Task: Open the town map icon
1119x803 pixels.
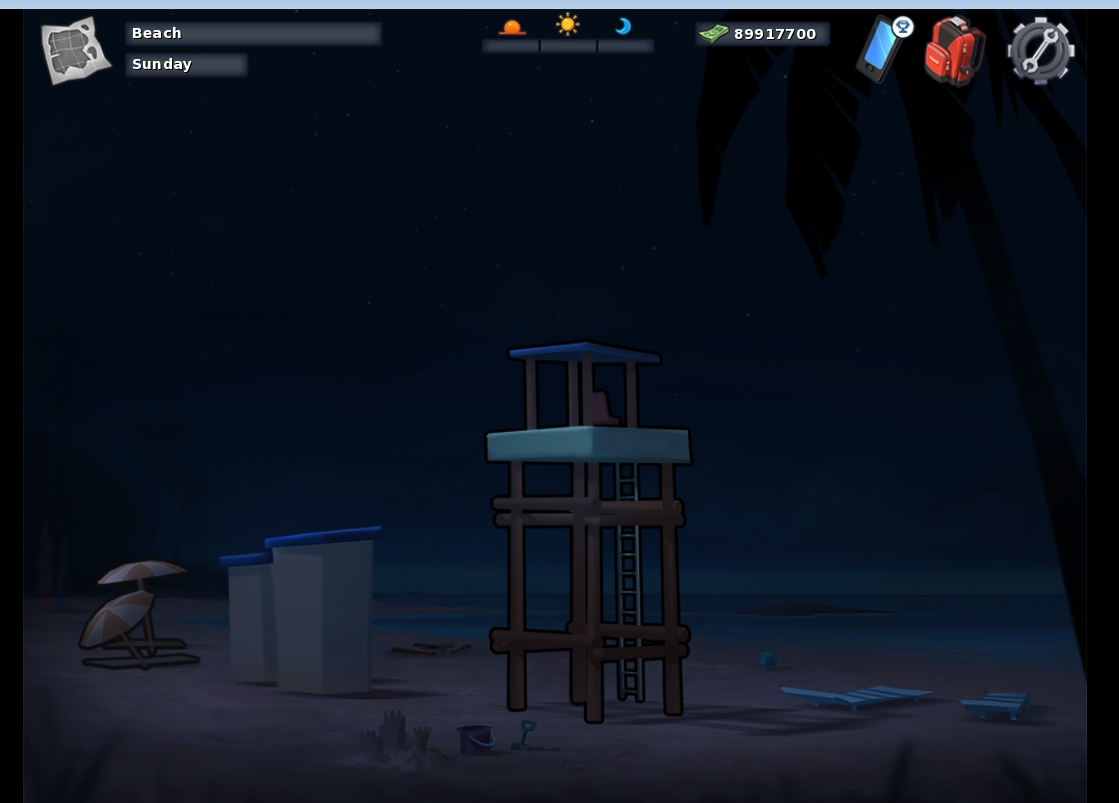Action: (75, 50)
